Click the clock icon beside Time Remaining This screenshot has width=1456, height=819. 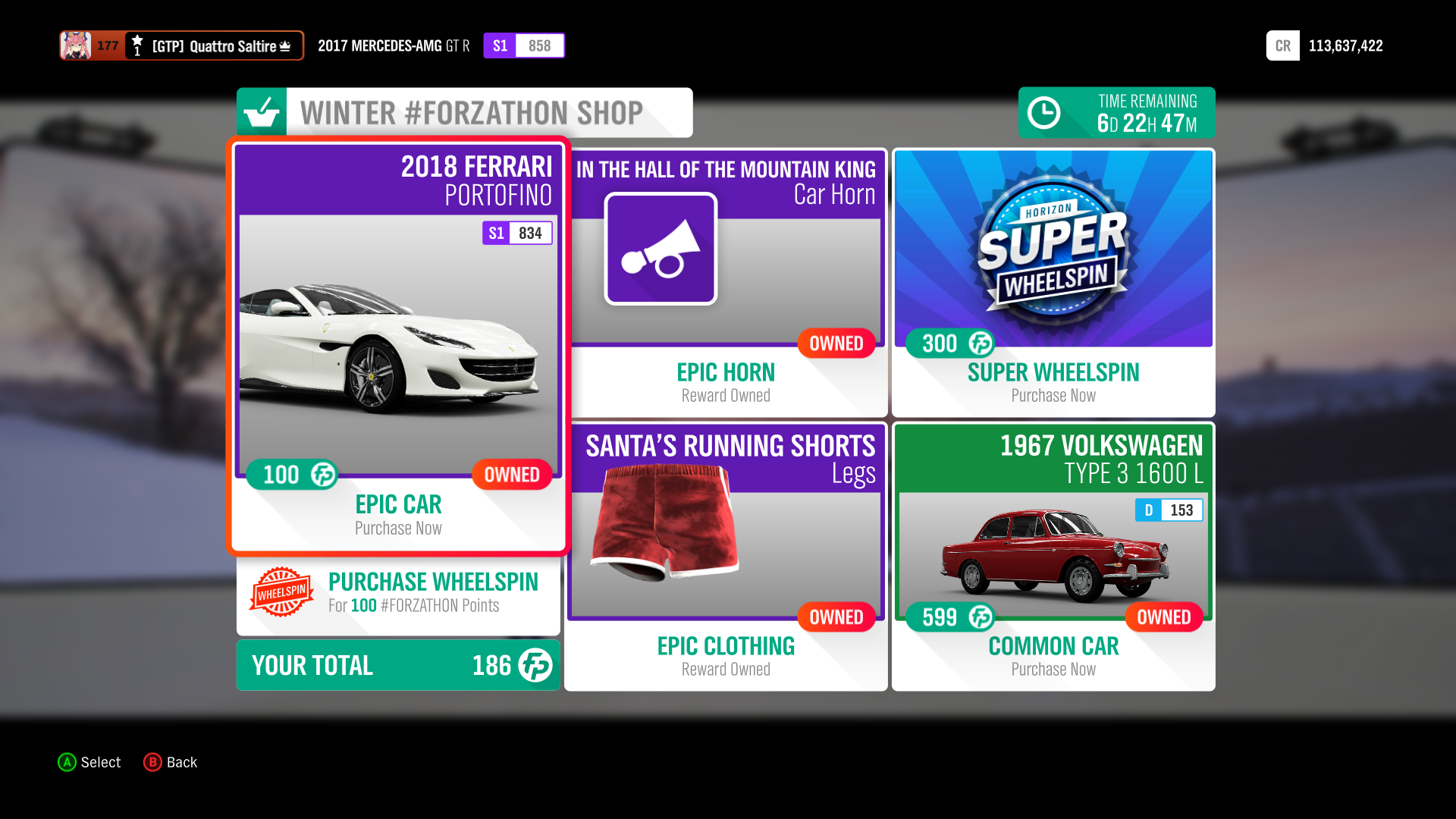click(x=1045, y=112)
